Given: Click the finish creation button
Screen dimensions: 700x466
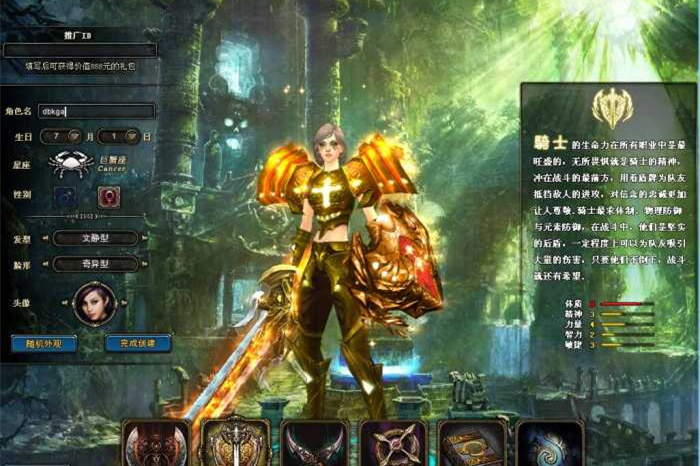Looking at the screenshot, I should click(137, 343).
